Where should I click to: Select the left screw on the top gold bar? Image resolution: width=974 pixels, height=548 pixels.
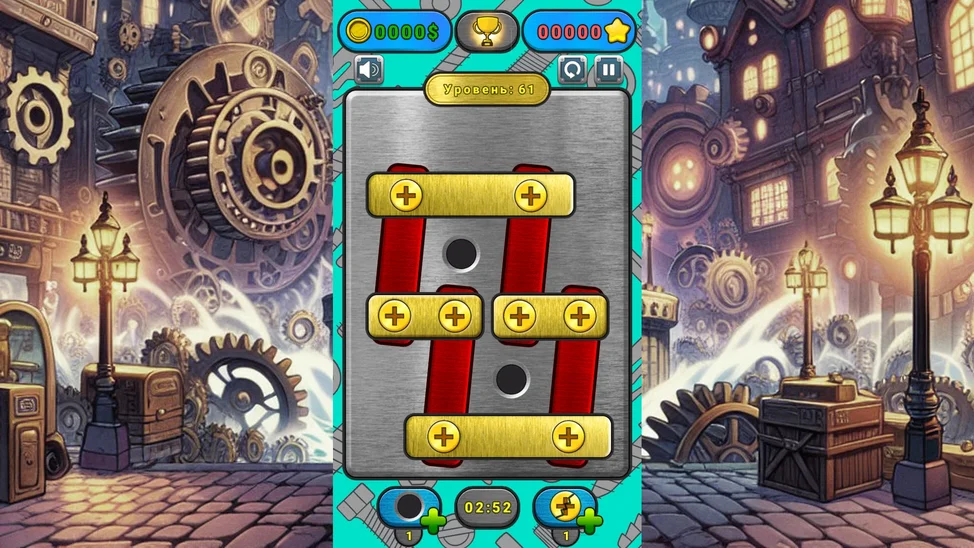(x=406, y=195)
